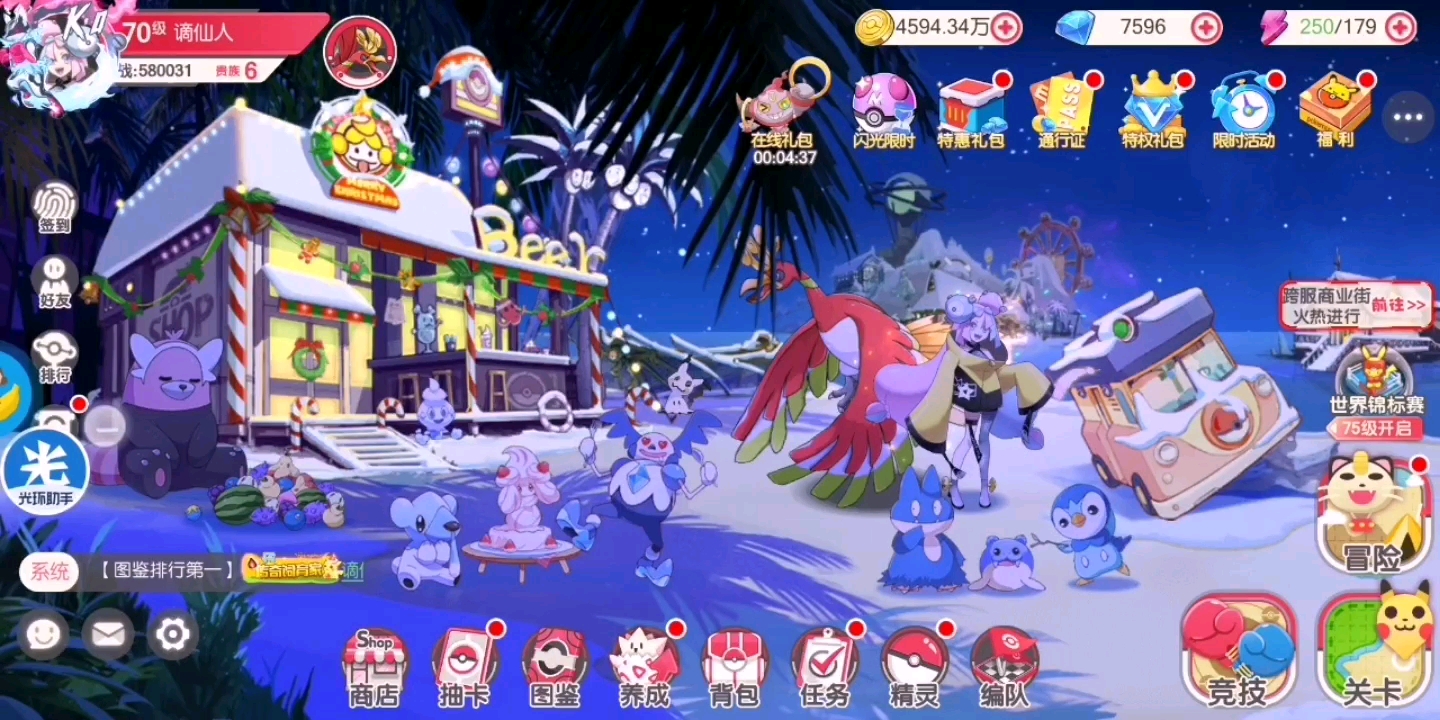The height and width of the screenshot is (720, 1440).
Task: Enter 竞技 arena battles
Action: 1238,650
